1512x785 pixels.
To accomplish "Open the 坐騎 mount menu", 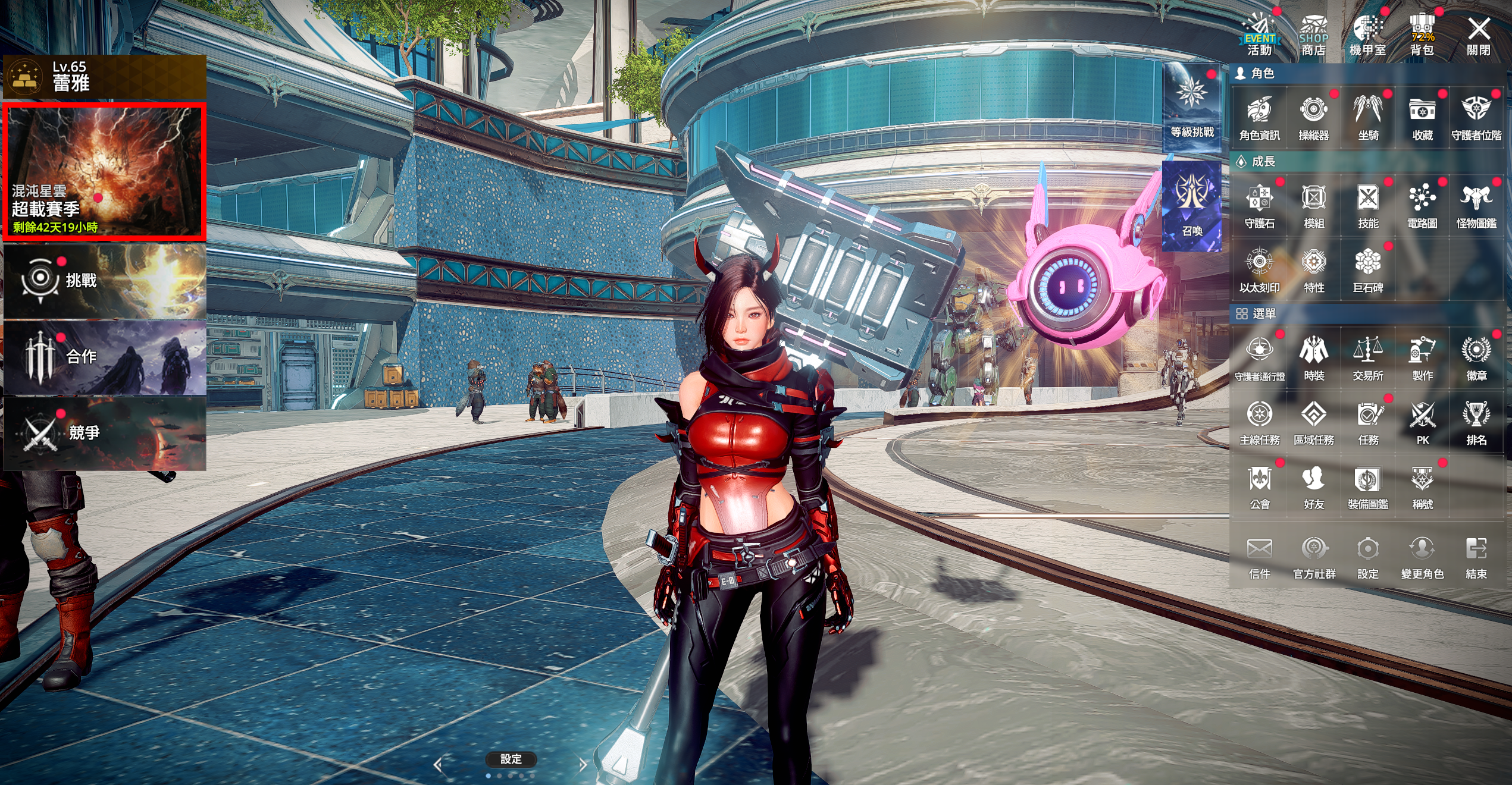I will (x=1368, y=118).
